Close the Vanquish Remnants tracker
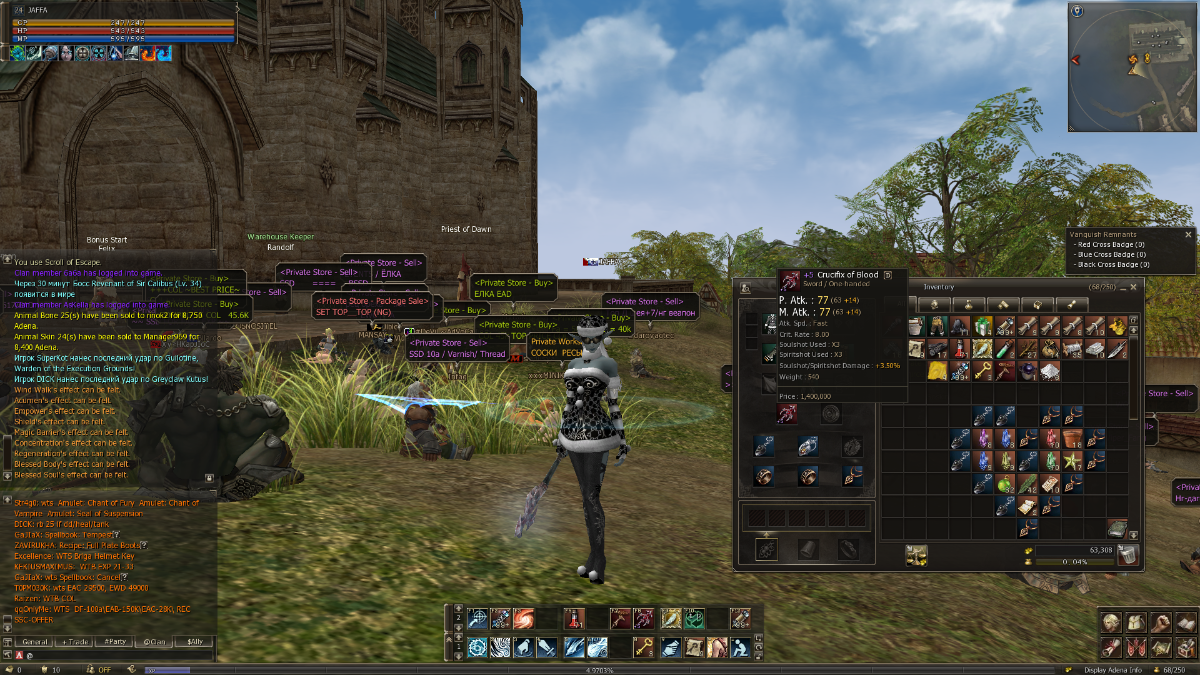The width and height of the screenshot is (1200, 675). pos(1189,234)
